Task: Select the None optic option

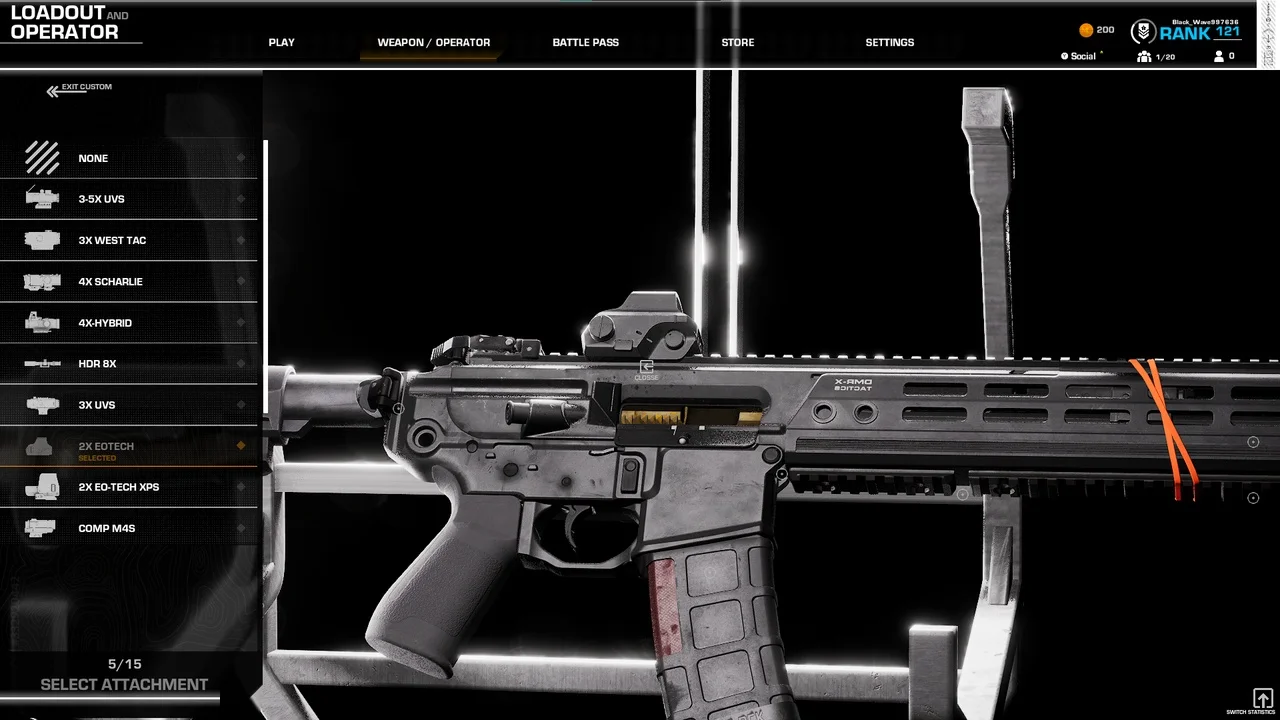Action: [x=128, y=158]
